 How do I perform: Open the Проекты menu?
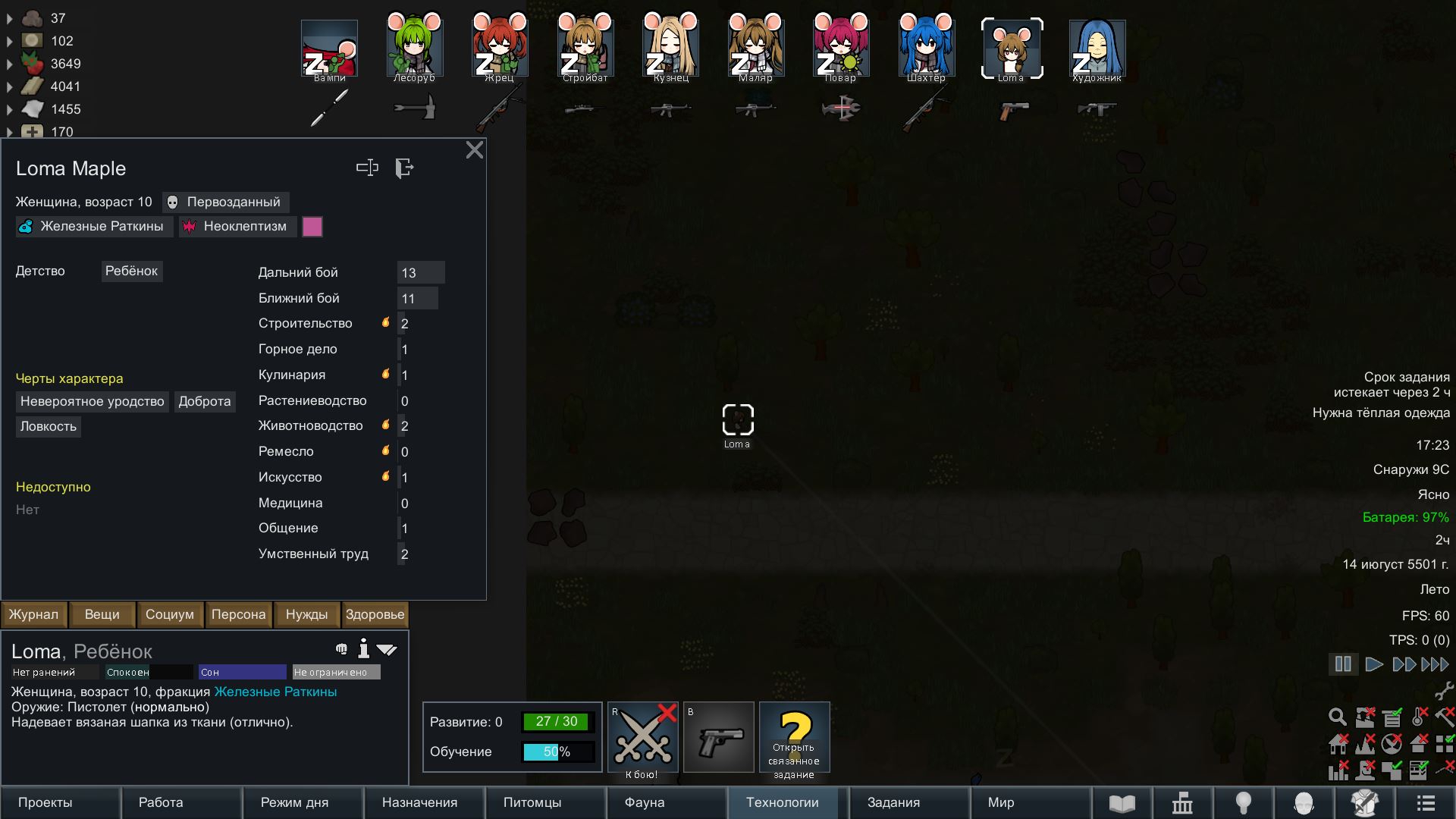pos(45,802)
